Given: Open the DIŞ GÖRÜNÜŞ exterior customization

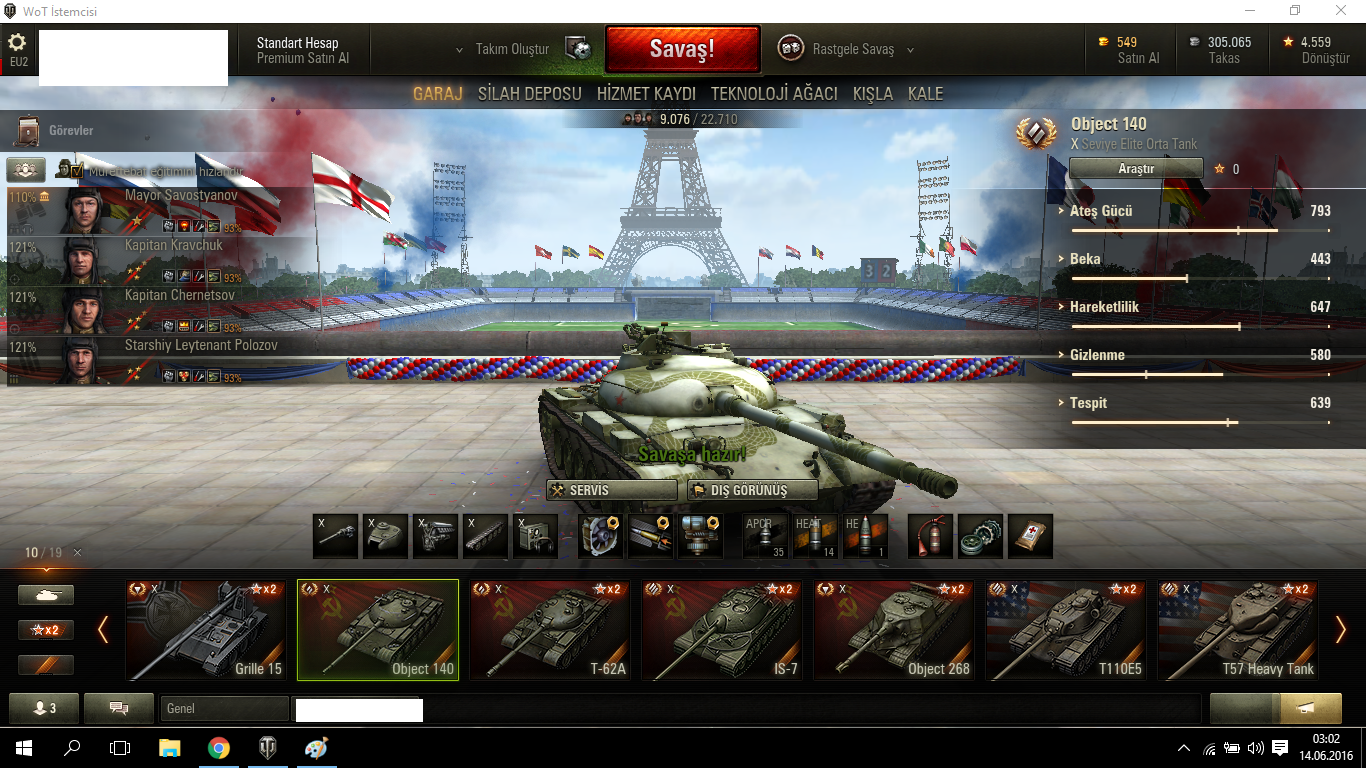Looking at the screenshot, I should coord(753,491).
